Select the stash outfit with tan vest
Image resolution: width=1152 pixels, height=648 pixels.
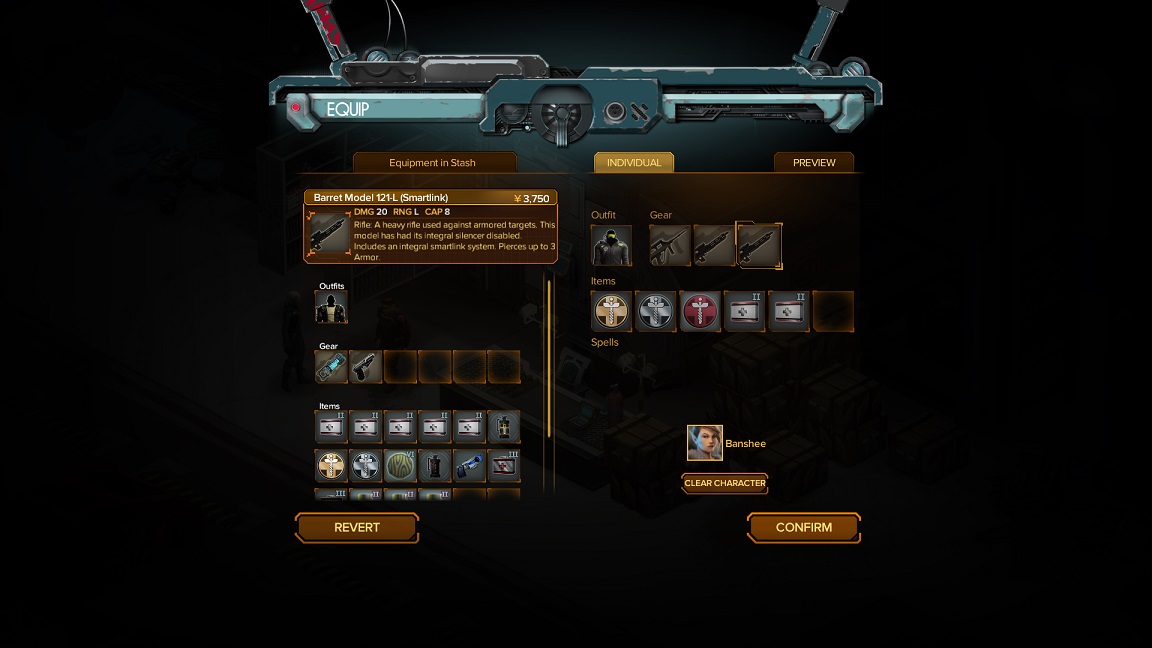point(331,308)
